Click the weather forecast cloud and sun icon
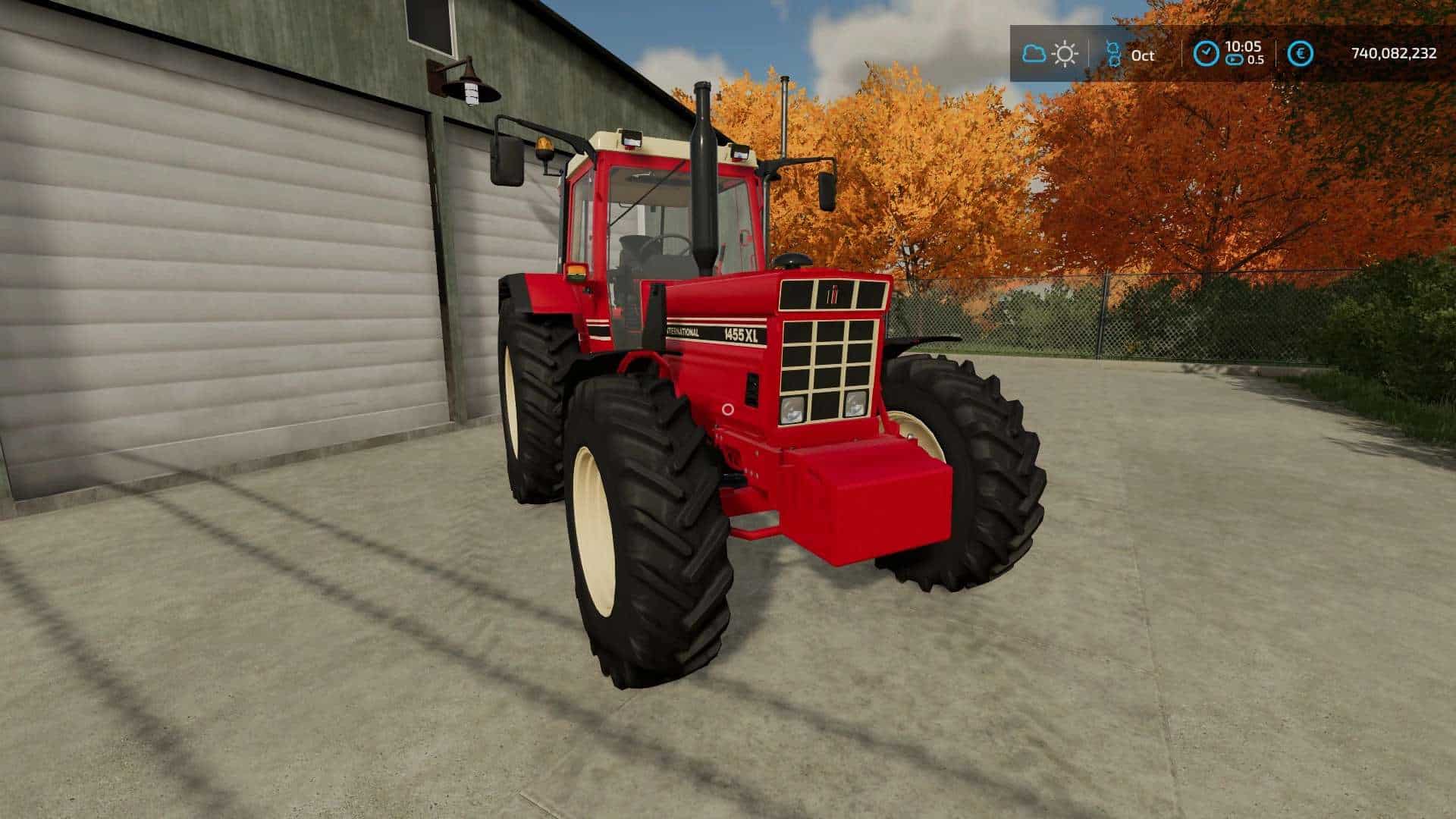 (1050, 54)
